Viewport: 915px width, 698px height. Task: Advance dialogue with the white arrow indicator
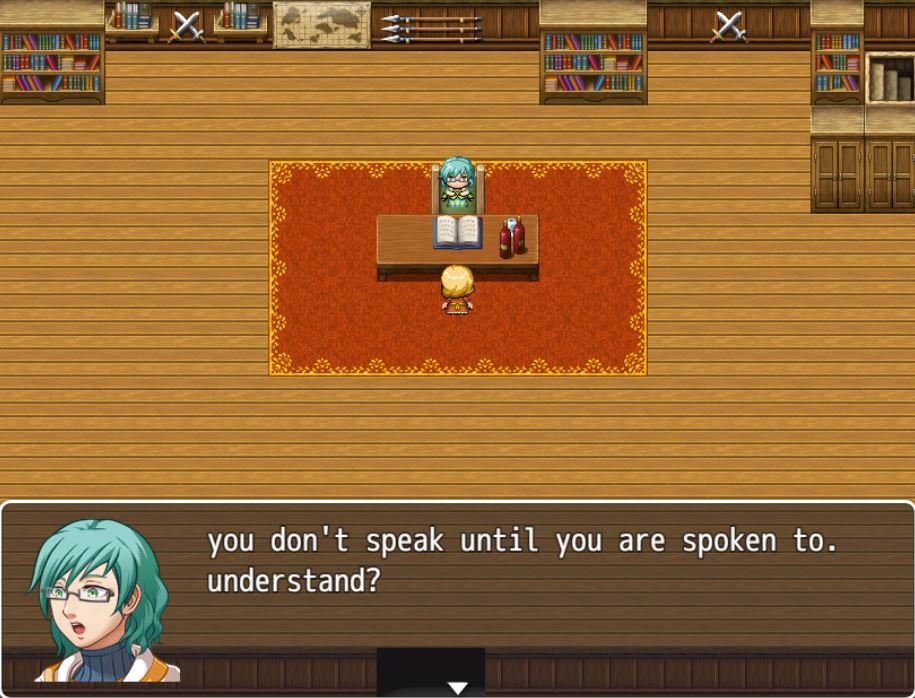tap(457, 687)
